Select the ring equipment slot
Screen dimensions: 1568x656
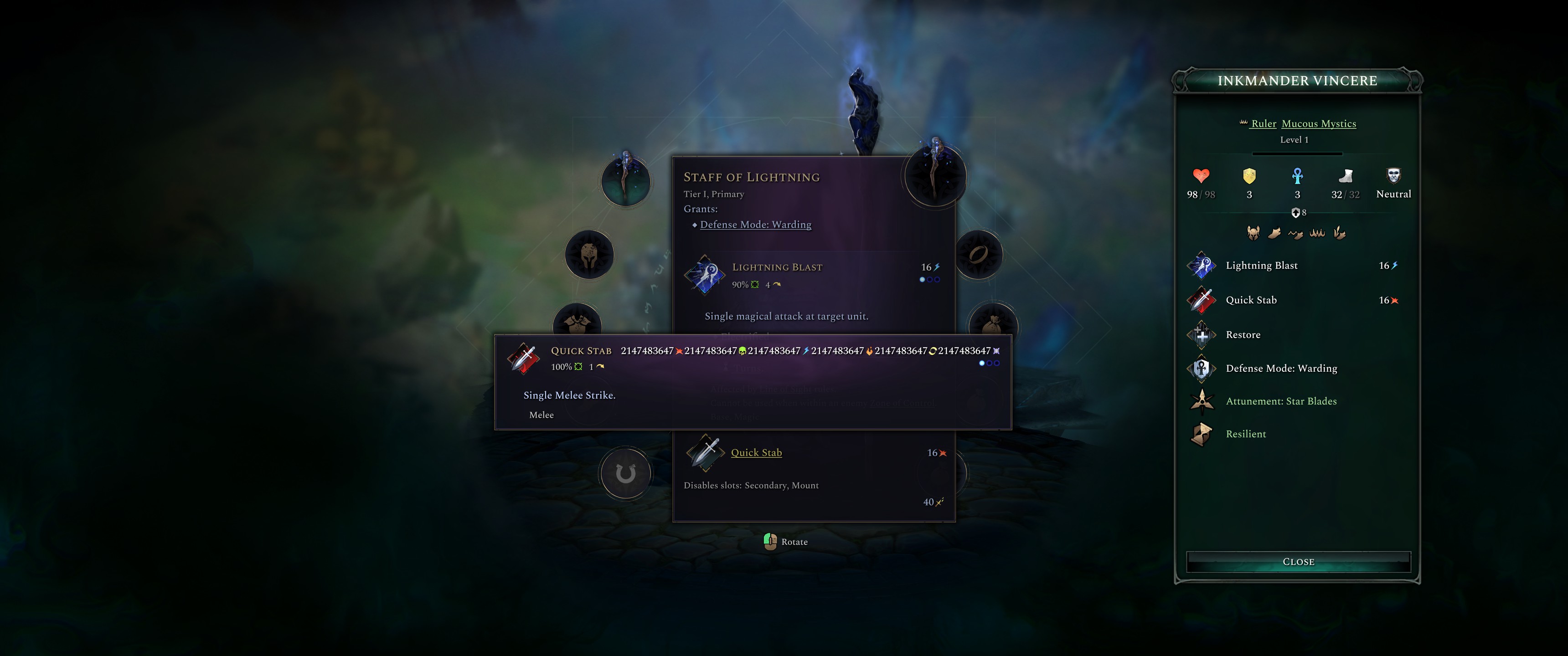click(x=980, y=255)
